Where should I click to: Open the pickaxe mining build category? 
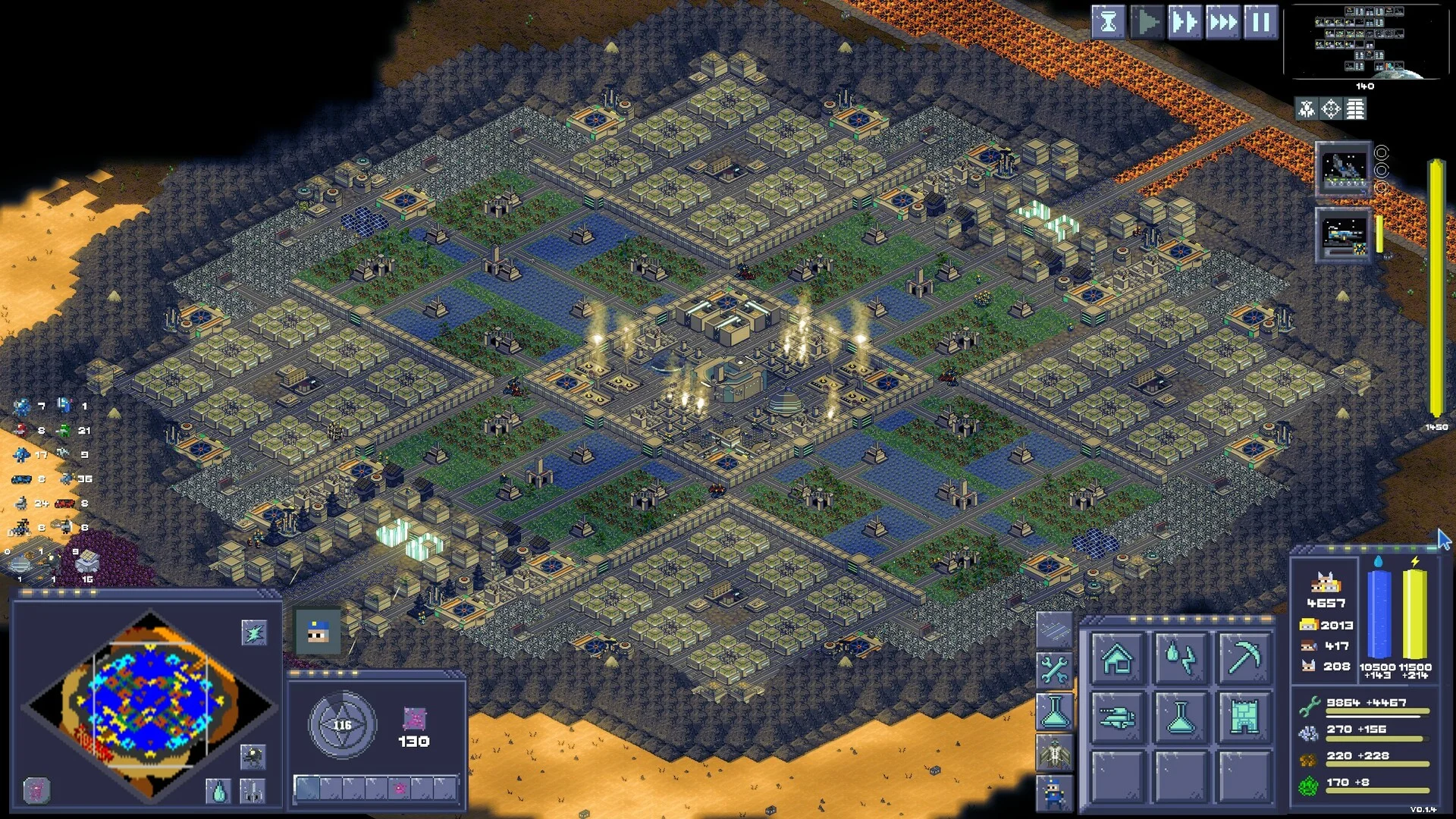pyautogui.click(x=1244, y=657)
